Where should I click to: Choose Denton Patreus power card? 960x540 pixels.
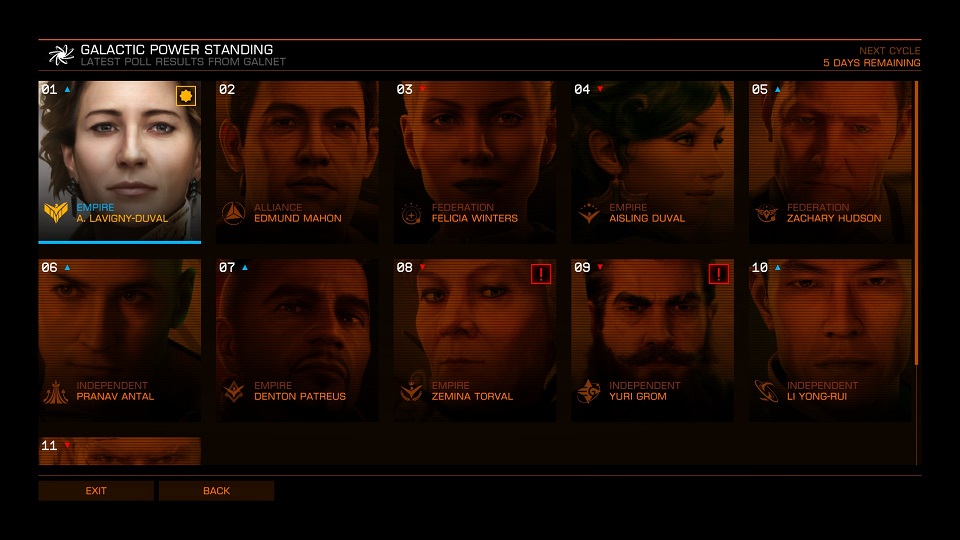(297, 340)
